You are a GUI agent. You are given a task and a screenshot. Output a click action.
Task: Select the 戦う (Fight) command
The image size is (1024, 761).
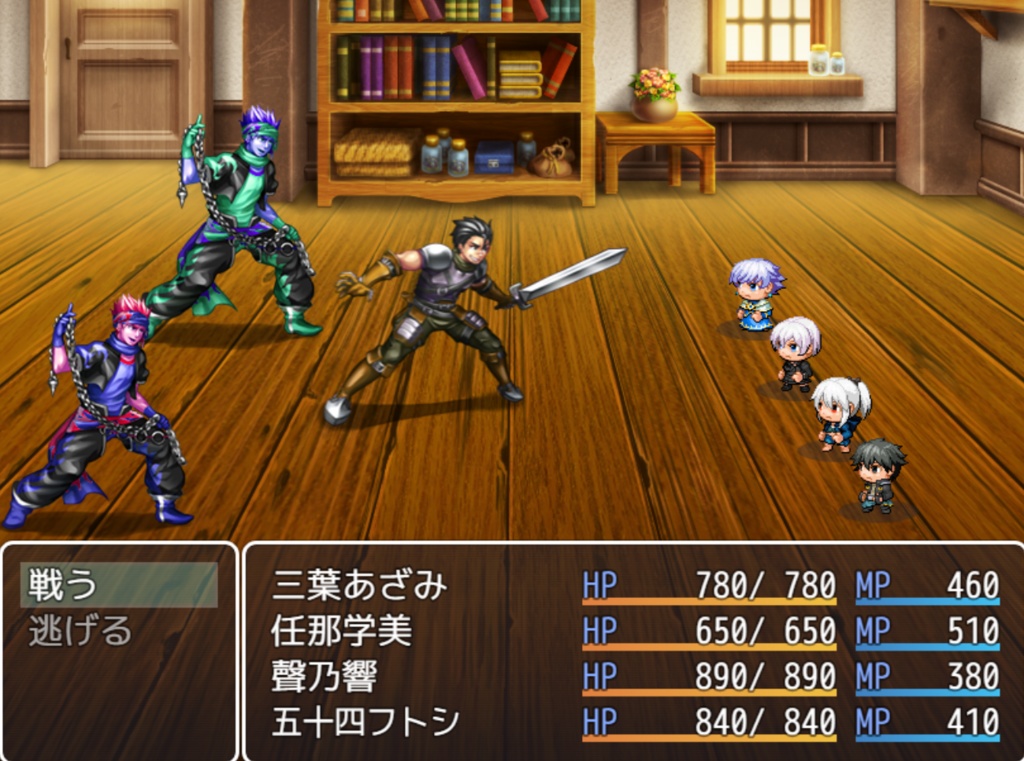(118, 585)
